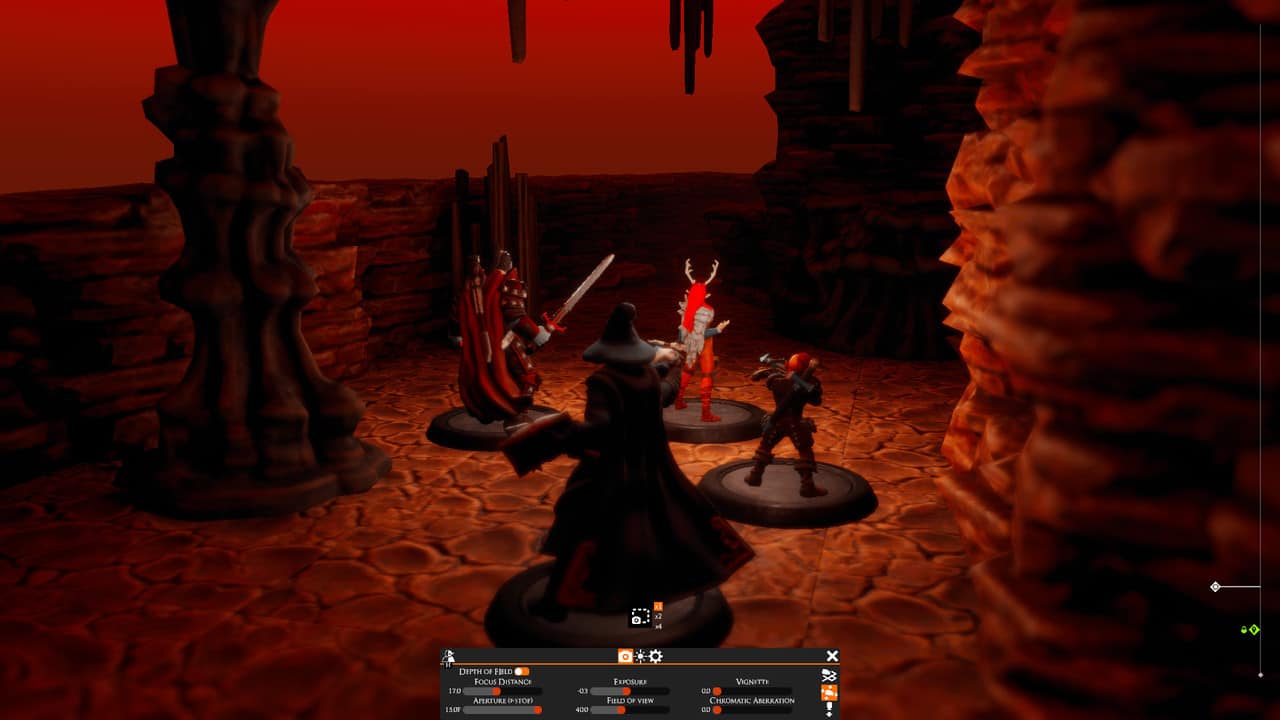Image resolution: width=1280 pixels, height=720 pixels.
Task: Select the highlighted orange camera-person icon
Action: 829,694
